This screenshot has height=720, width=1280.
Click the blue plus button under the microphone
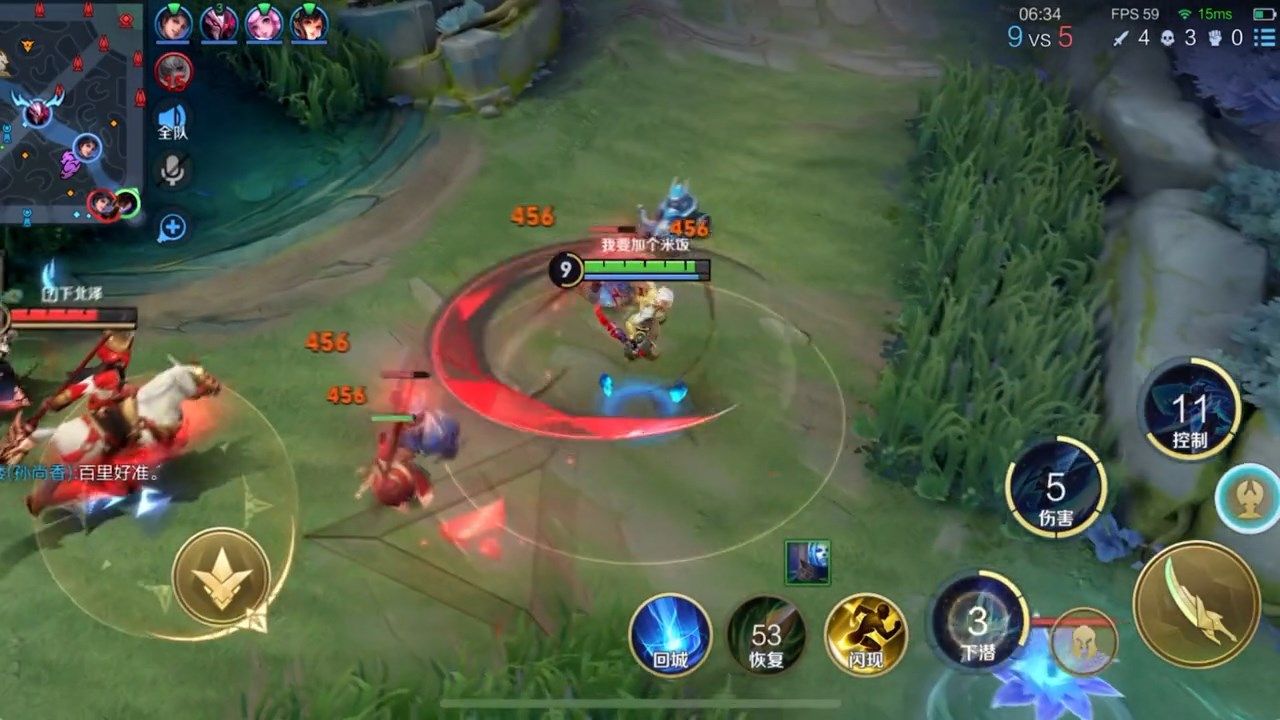(x=173, y=227)
